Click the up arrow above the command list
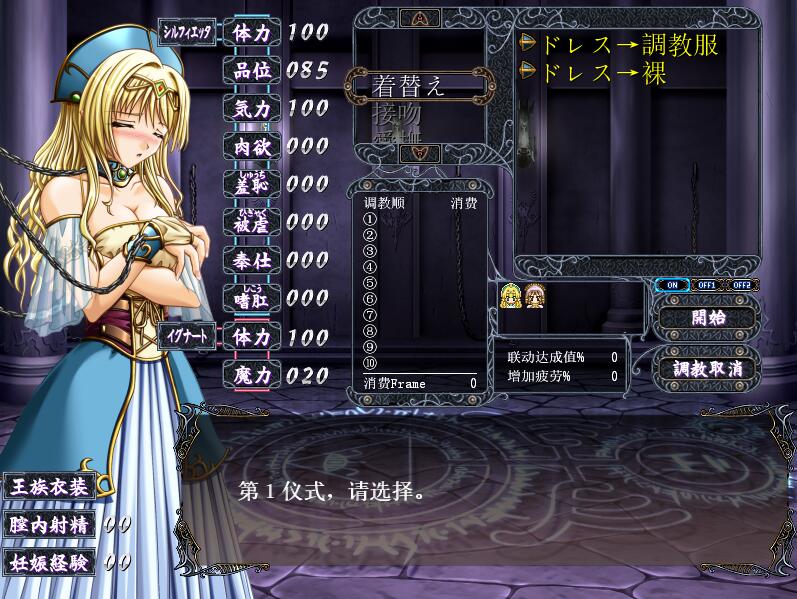797x599 pixels. click(x=418, y=18)
